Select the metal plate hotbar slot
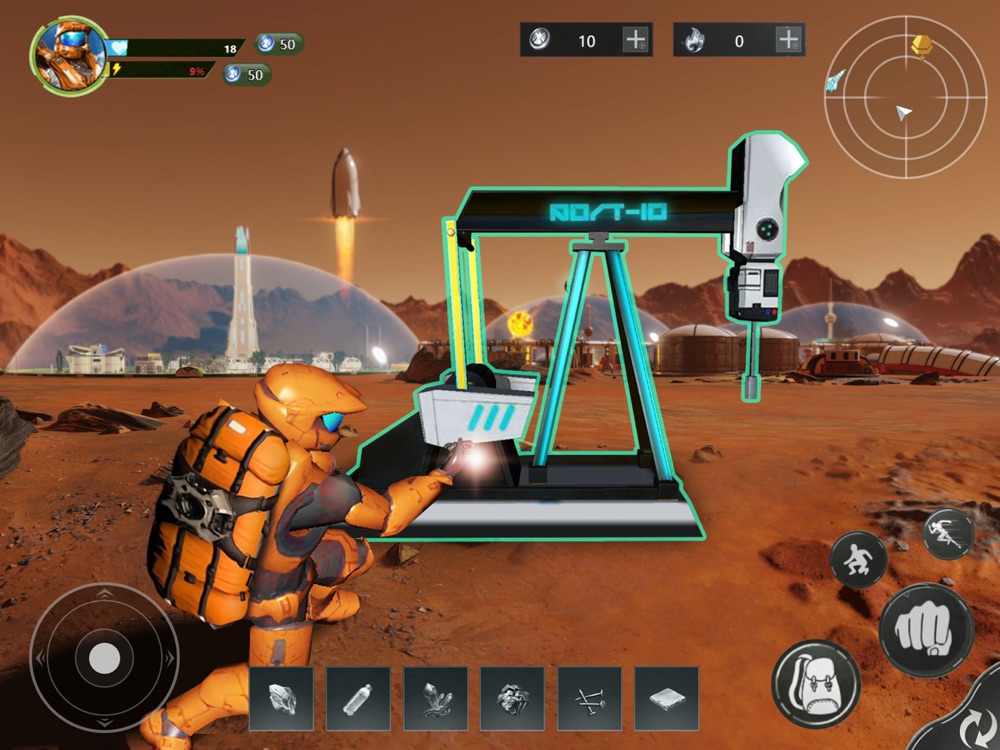Viewport: 1000px width, 750px height. (666, 698)
